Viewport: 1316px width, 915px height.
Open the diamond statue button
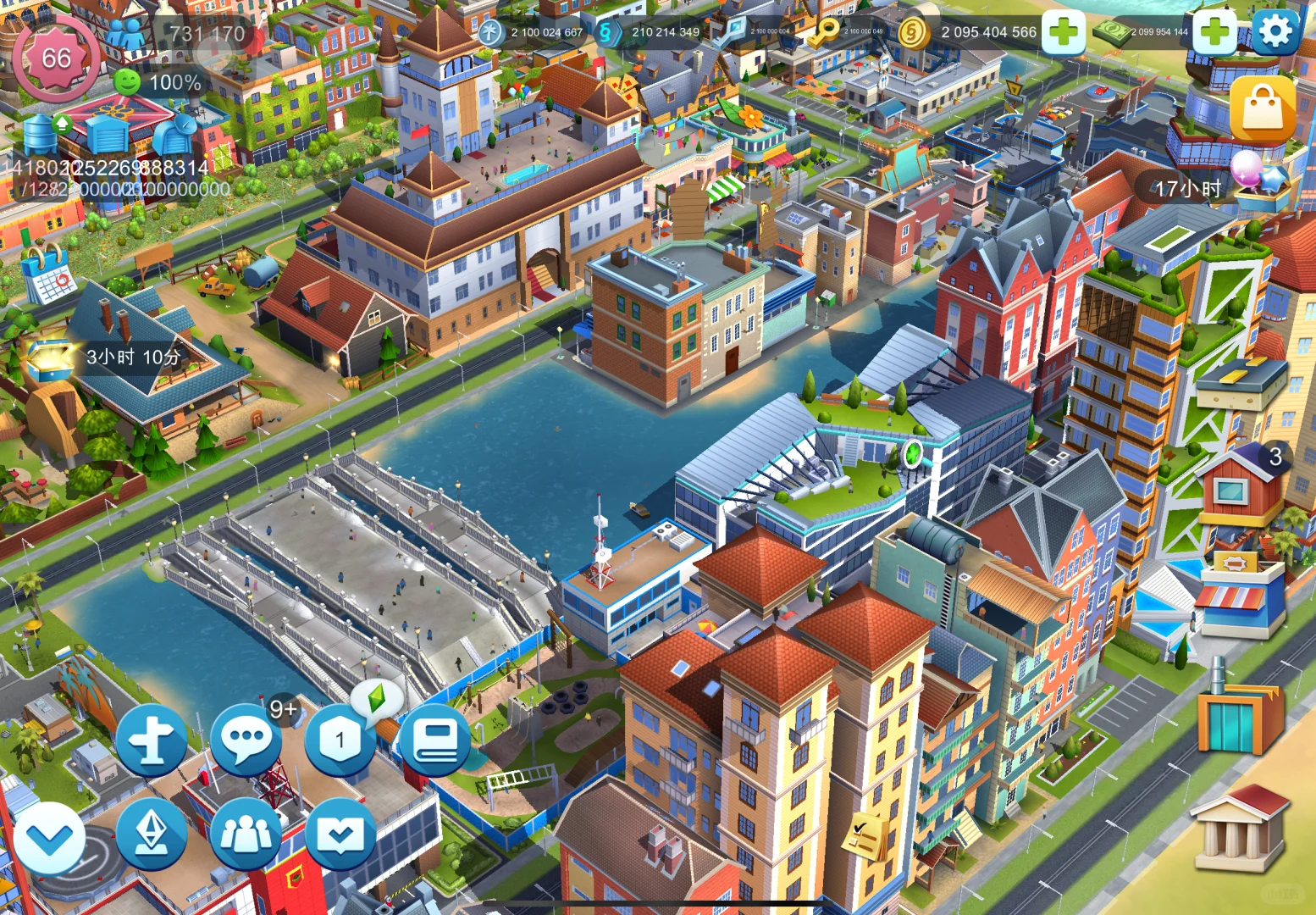pyautogui.click(x=152, y=835)
